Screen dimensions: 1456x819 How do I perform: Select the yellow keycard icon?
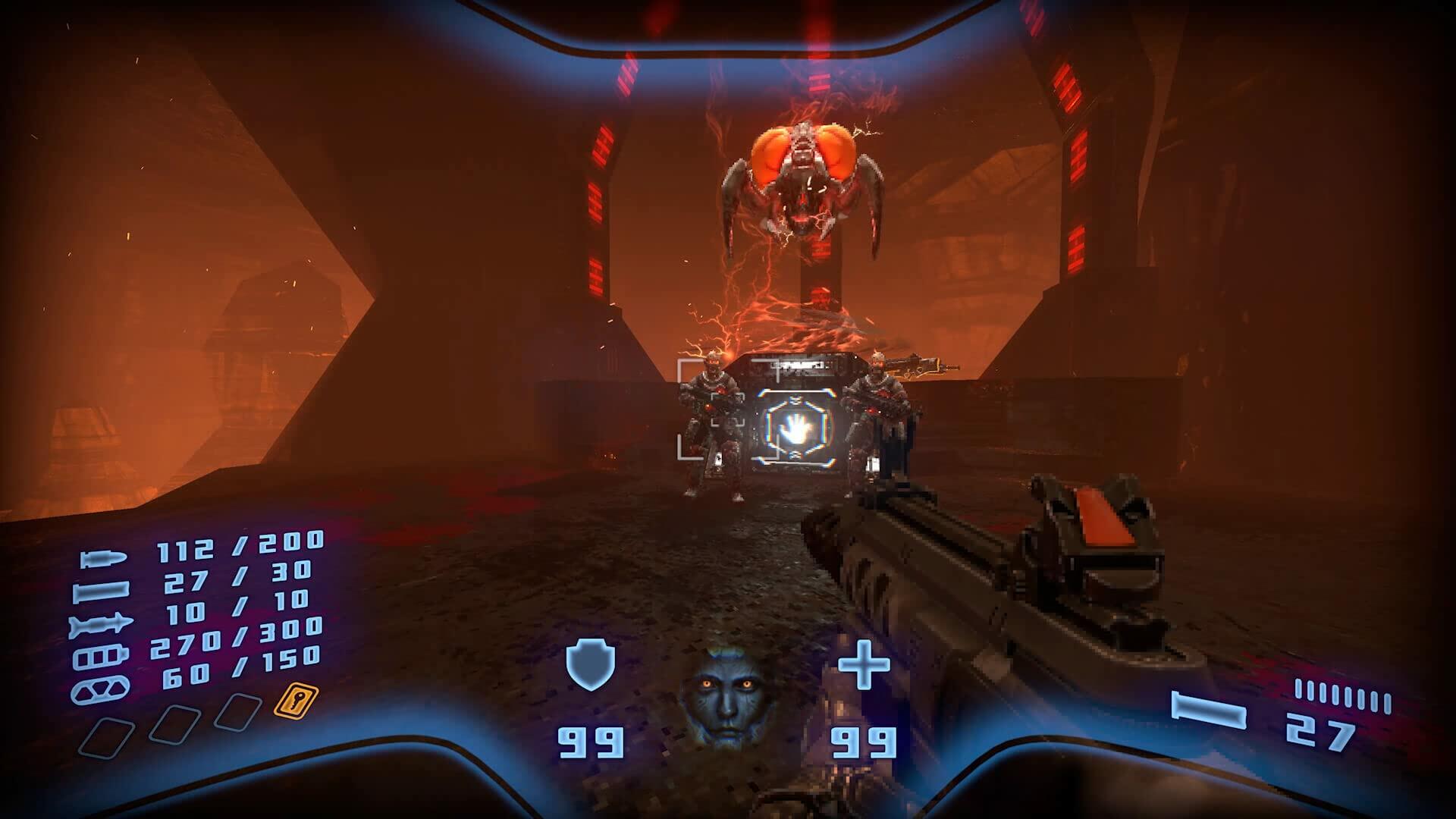(296, 701)
